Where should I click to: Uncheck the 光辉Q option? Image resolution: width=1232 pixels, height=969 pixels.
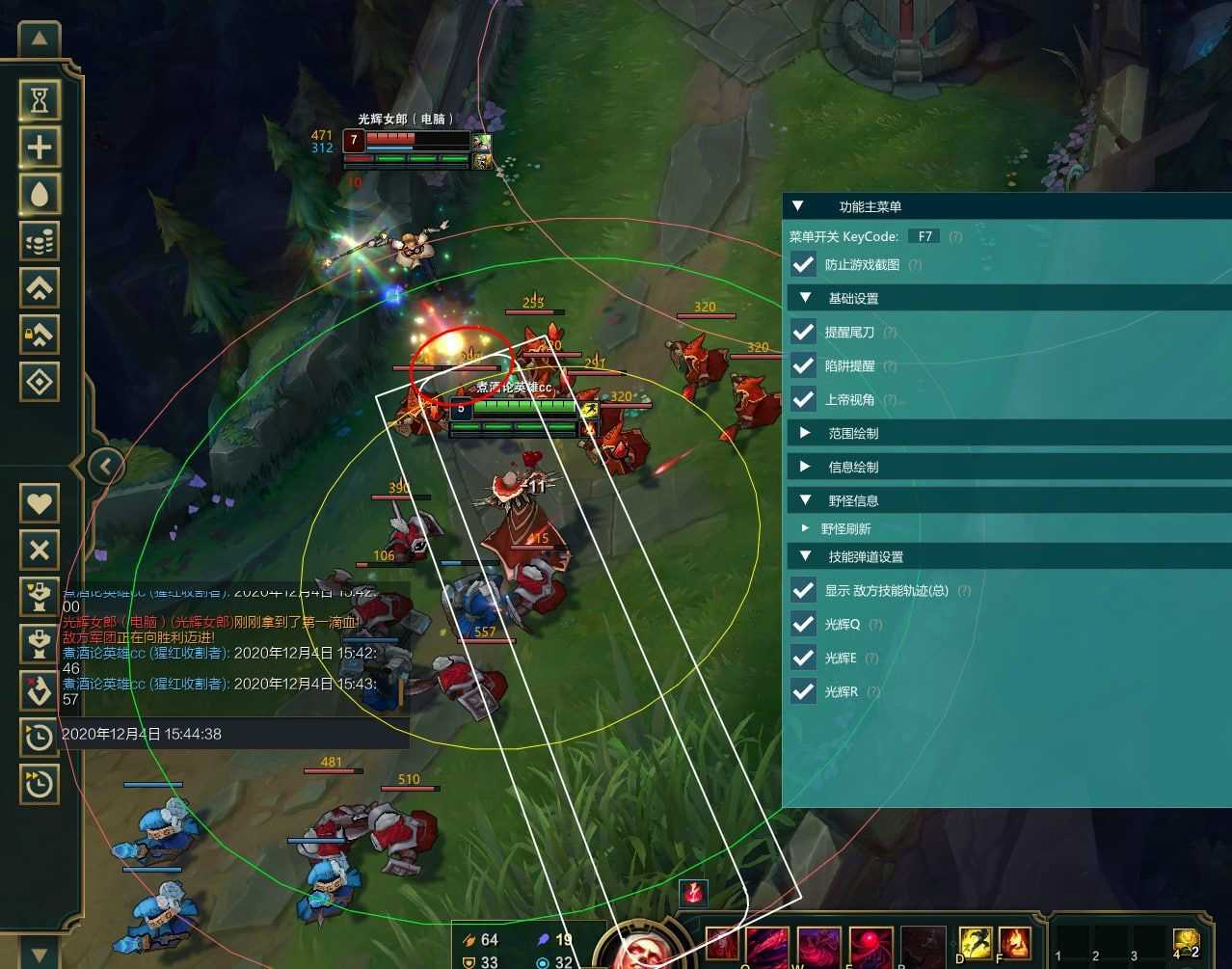[803, 624]
